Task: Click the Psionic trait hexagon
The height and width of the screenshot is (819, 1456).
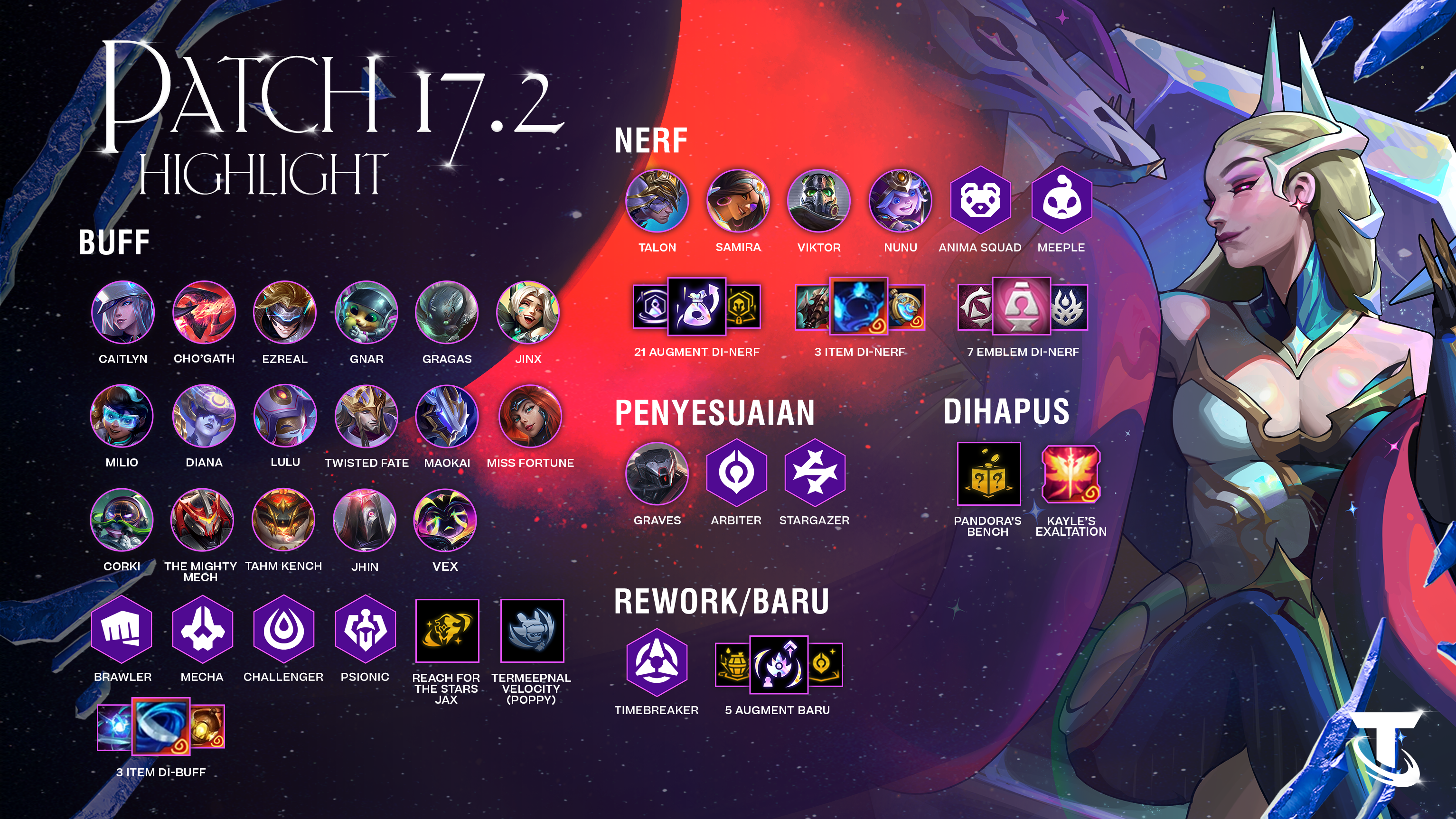Action: (x=365, y=629)
